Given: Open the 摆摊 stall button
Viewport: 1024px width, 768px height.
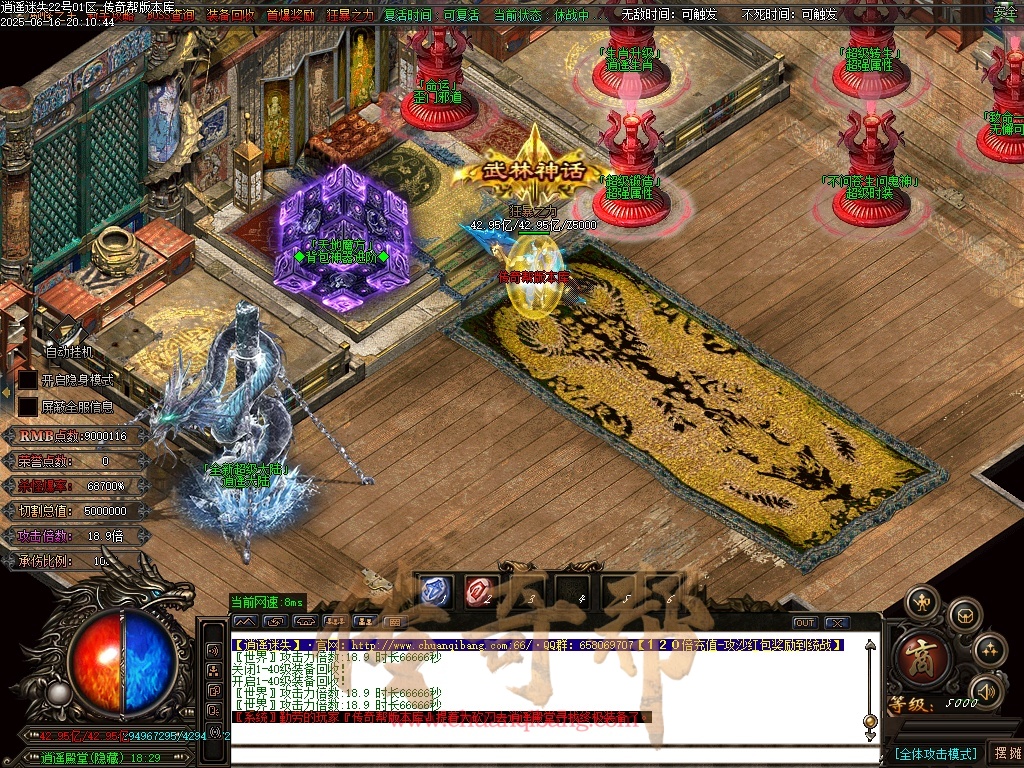Looking at the screenshot, I should (x=1005, y=753).
